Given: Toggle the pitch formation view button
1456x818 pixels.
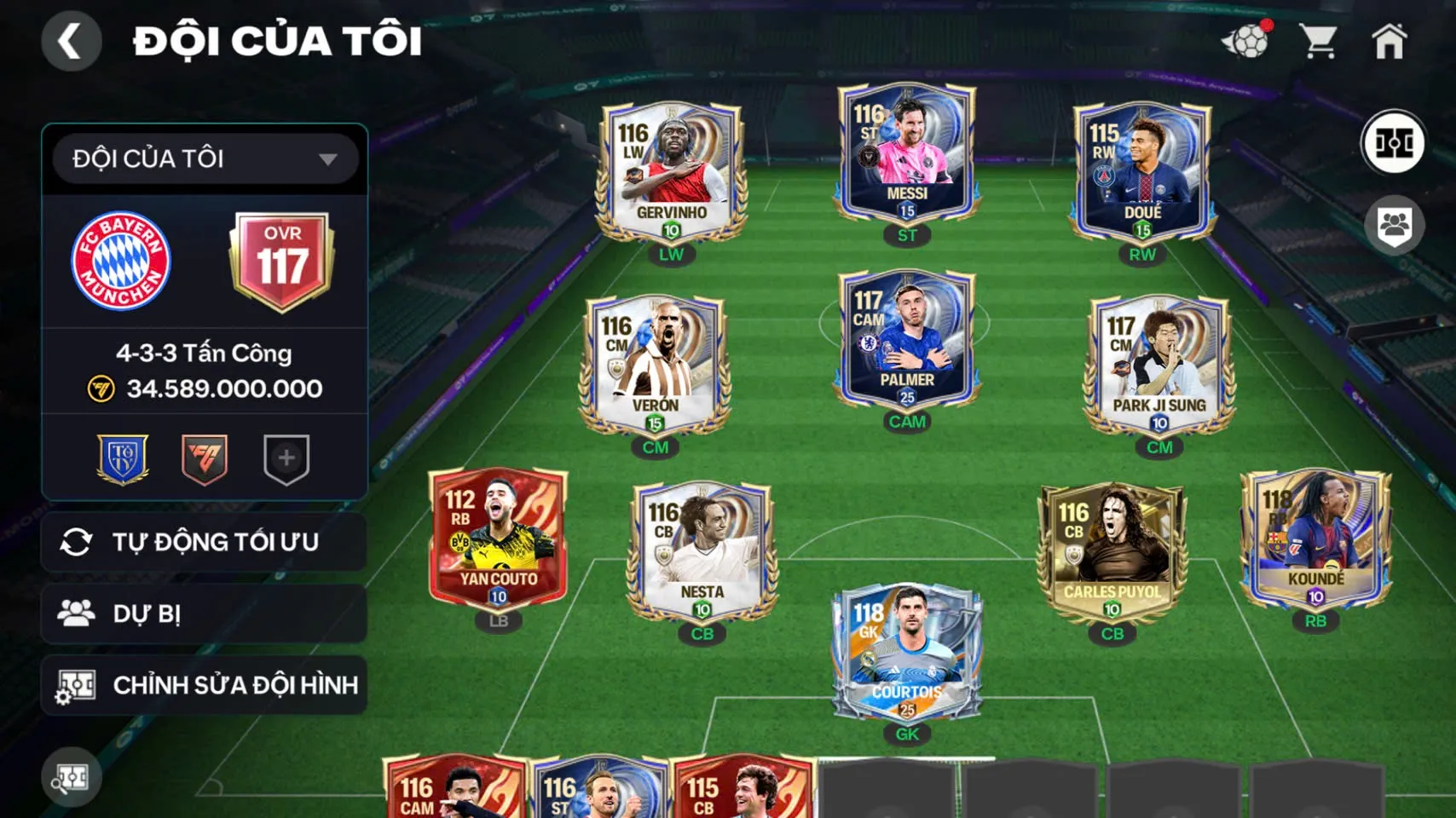Looking at the screenshot, I should pyautogui.click(x=1394, y=142).
